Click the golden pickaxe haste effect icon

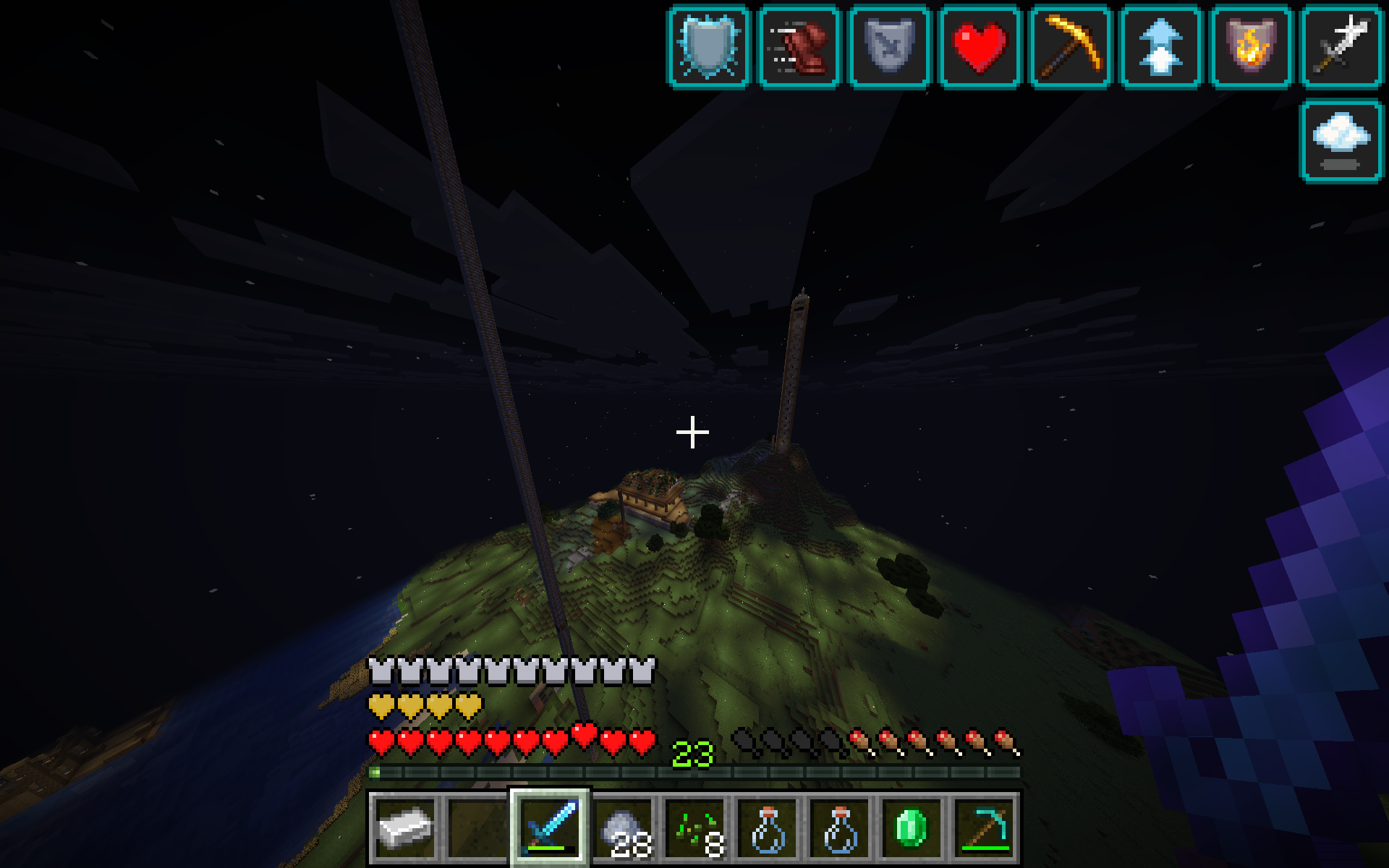coord(1070,47)
